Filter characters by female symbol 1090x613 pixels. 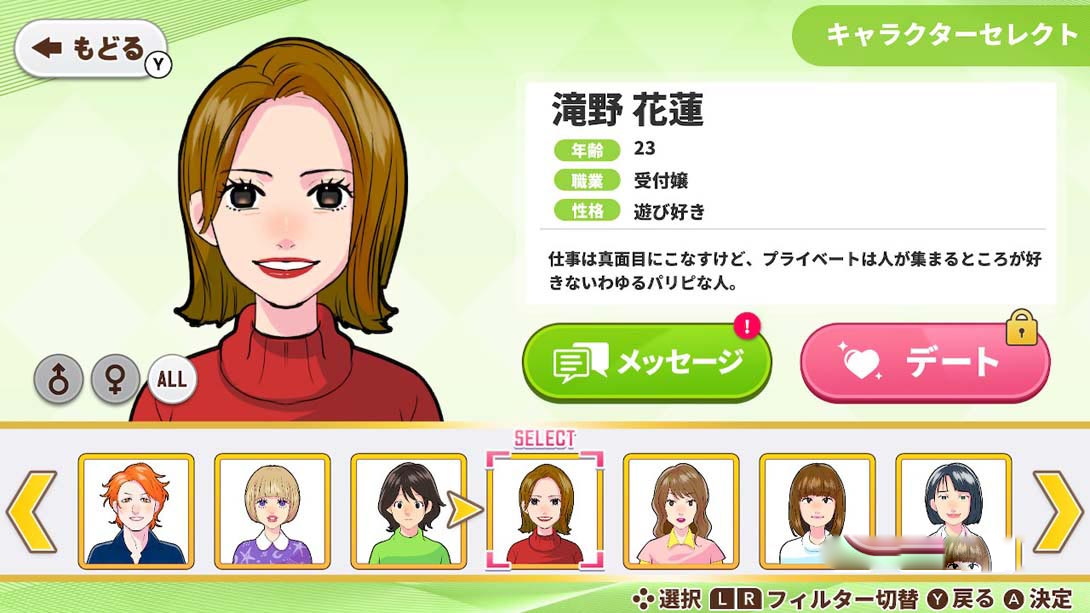click(x=116, y=379)
